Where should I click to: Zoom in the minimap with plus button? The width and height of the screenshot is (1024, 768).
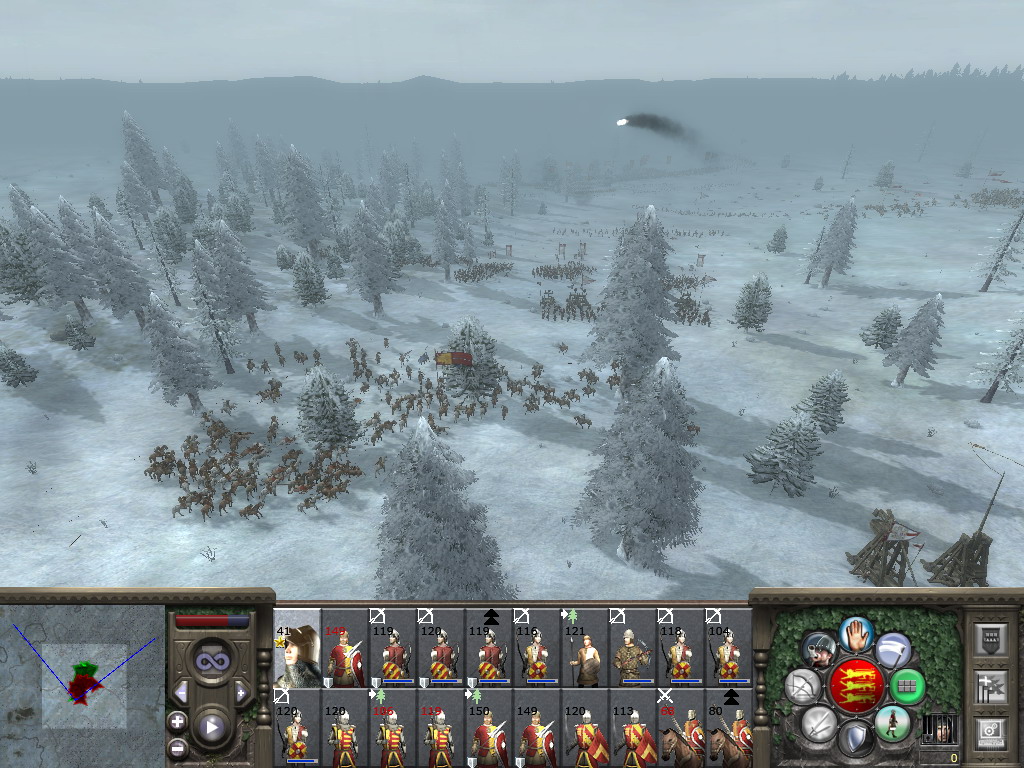[x=178, y=721]
